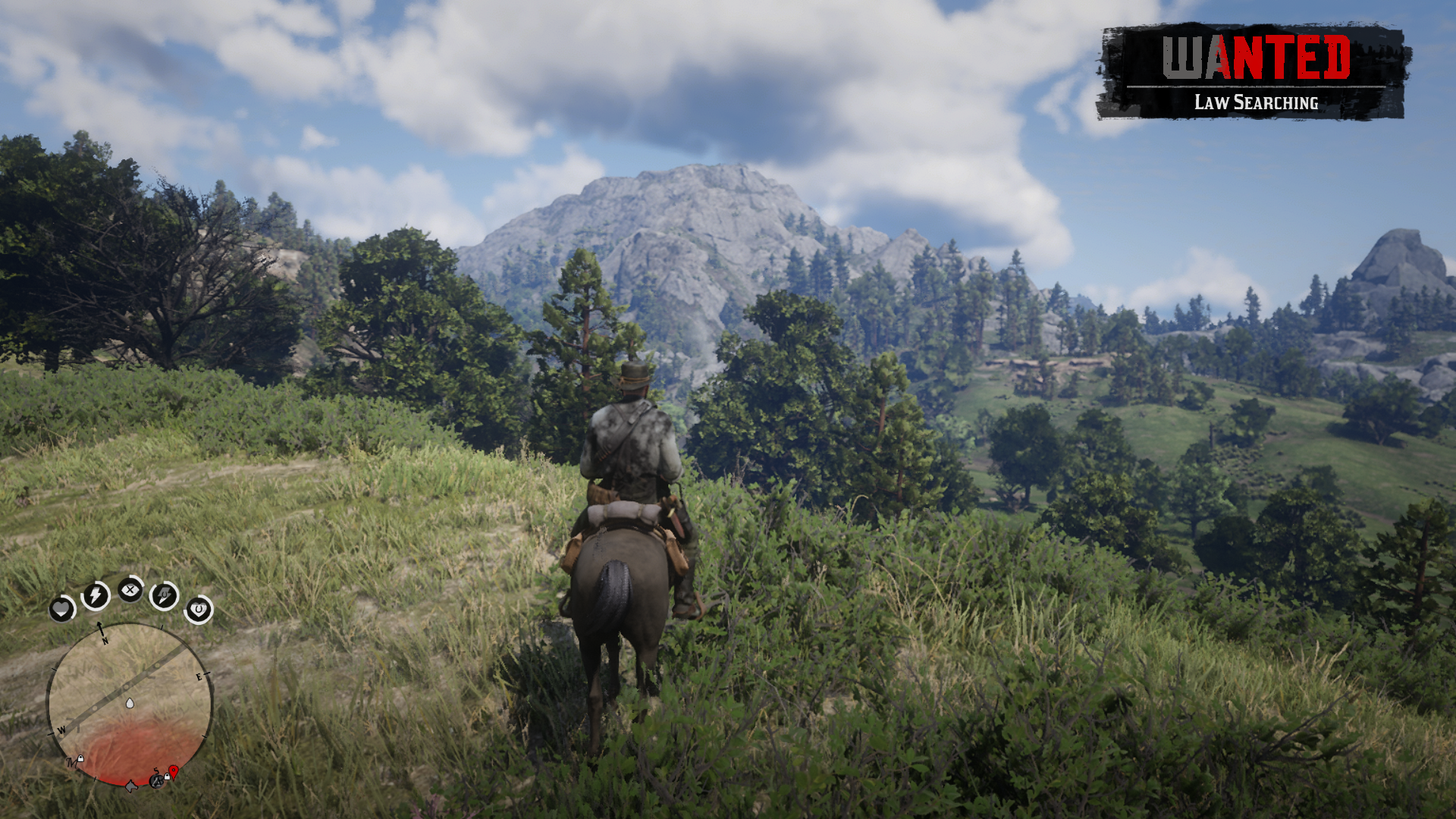Viewport: 1456px width, 819px height.
Task: Click the horse head marker on minimap
Action: (131, 786)
